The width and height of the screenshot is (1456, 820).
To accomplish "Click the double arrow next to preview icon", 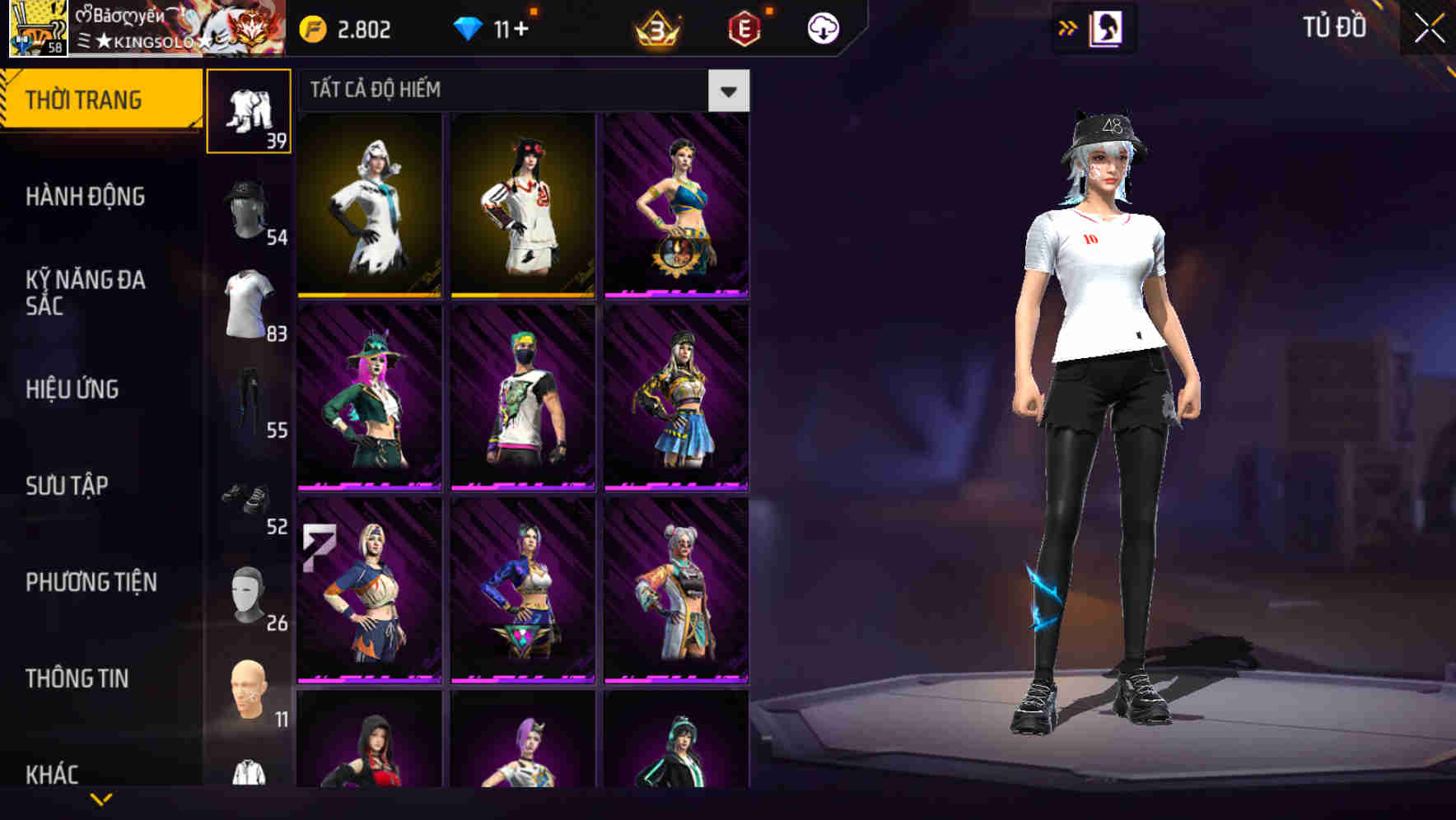I will 1068,26.
